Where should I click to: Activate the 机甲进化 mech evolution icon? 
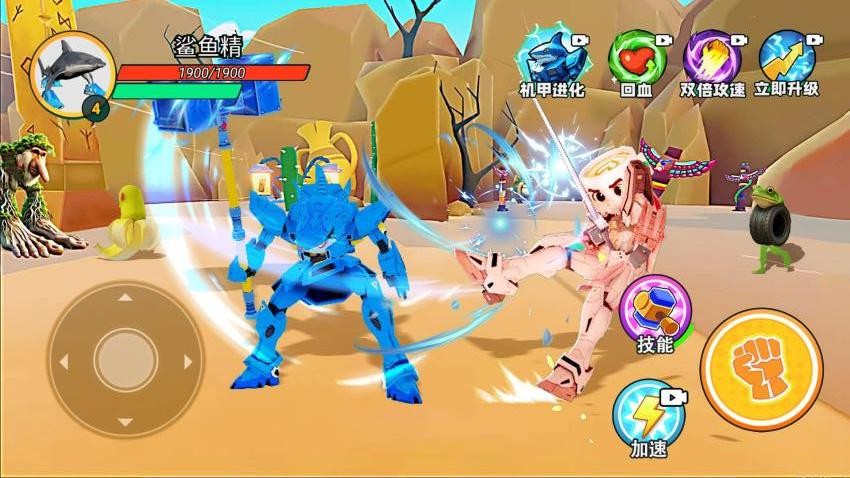(553, 58)
